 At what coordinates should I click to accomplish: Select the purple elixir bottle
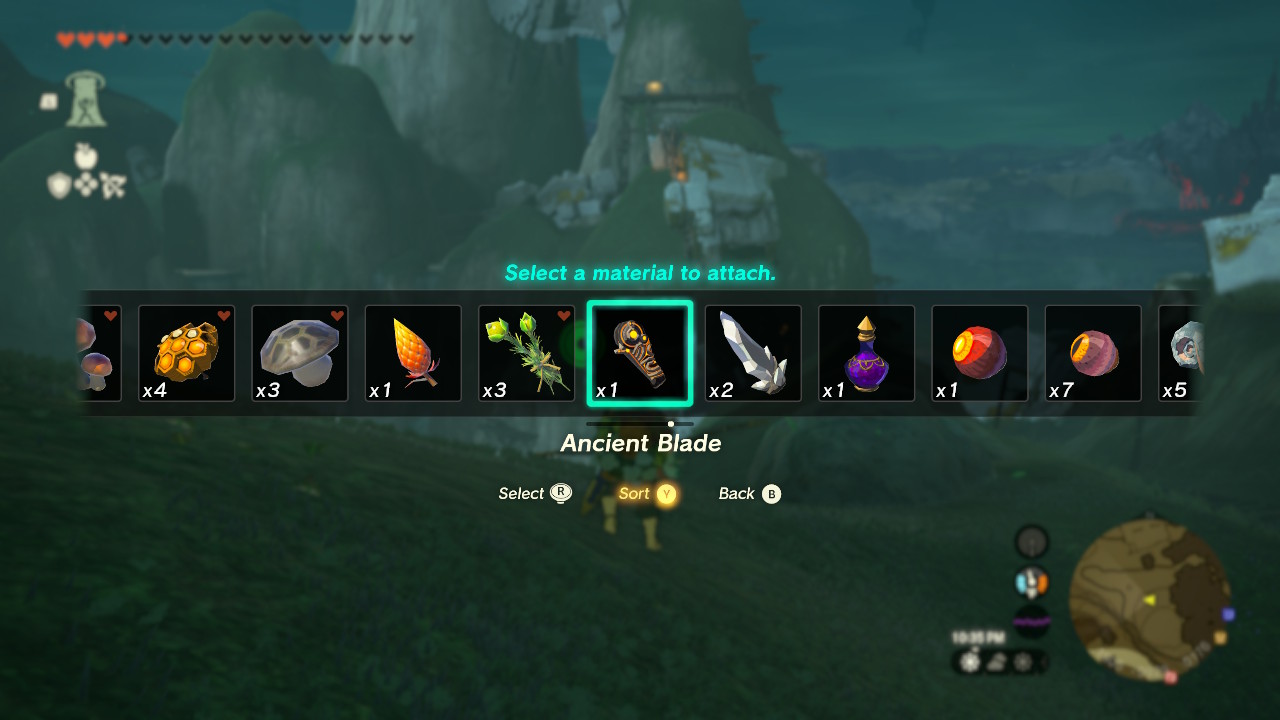(866, 353)
